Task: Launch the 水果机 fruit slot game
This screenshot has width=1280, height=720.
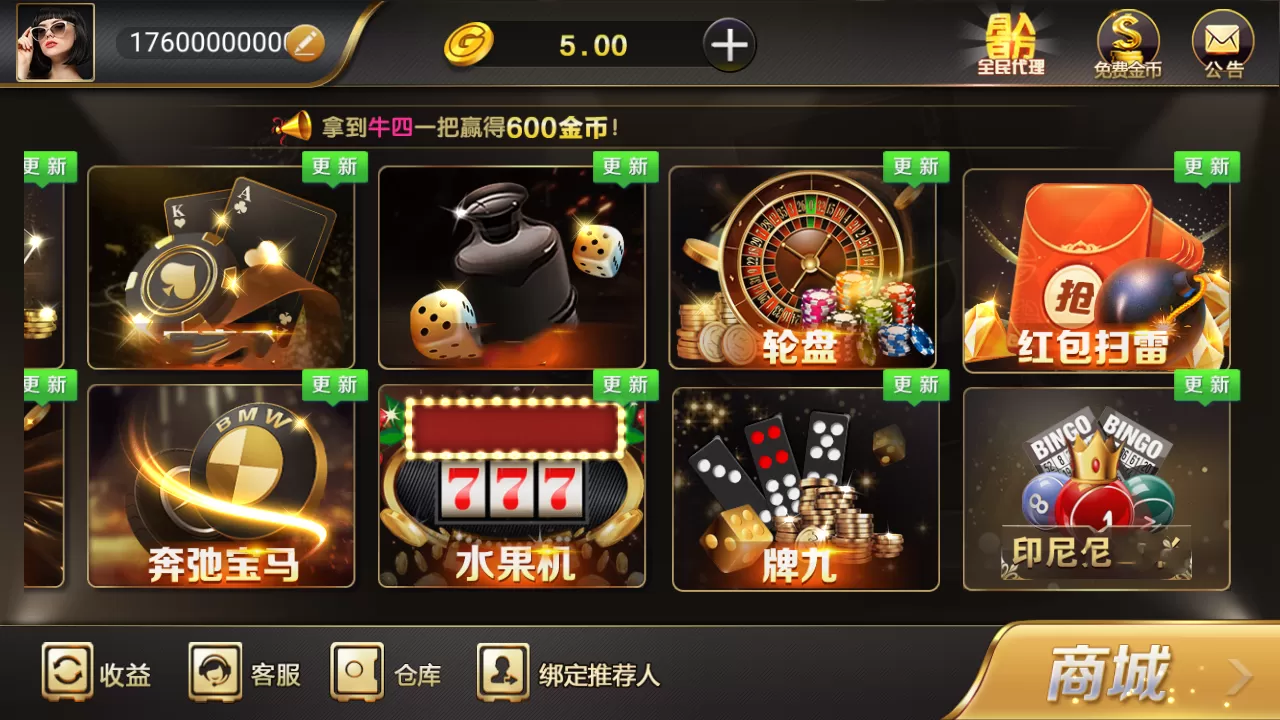Action: coord(515,485)
